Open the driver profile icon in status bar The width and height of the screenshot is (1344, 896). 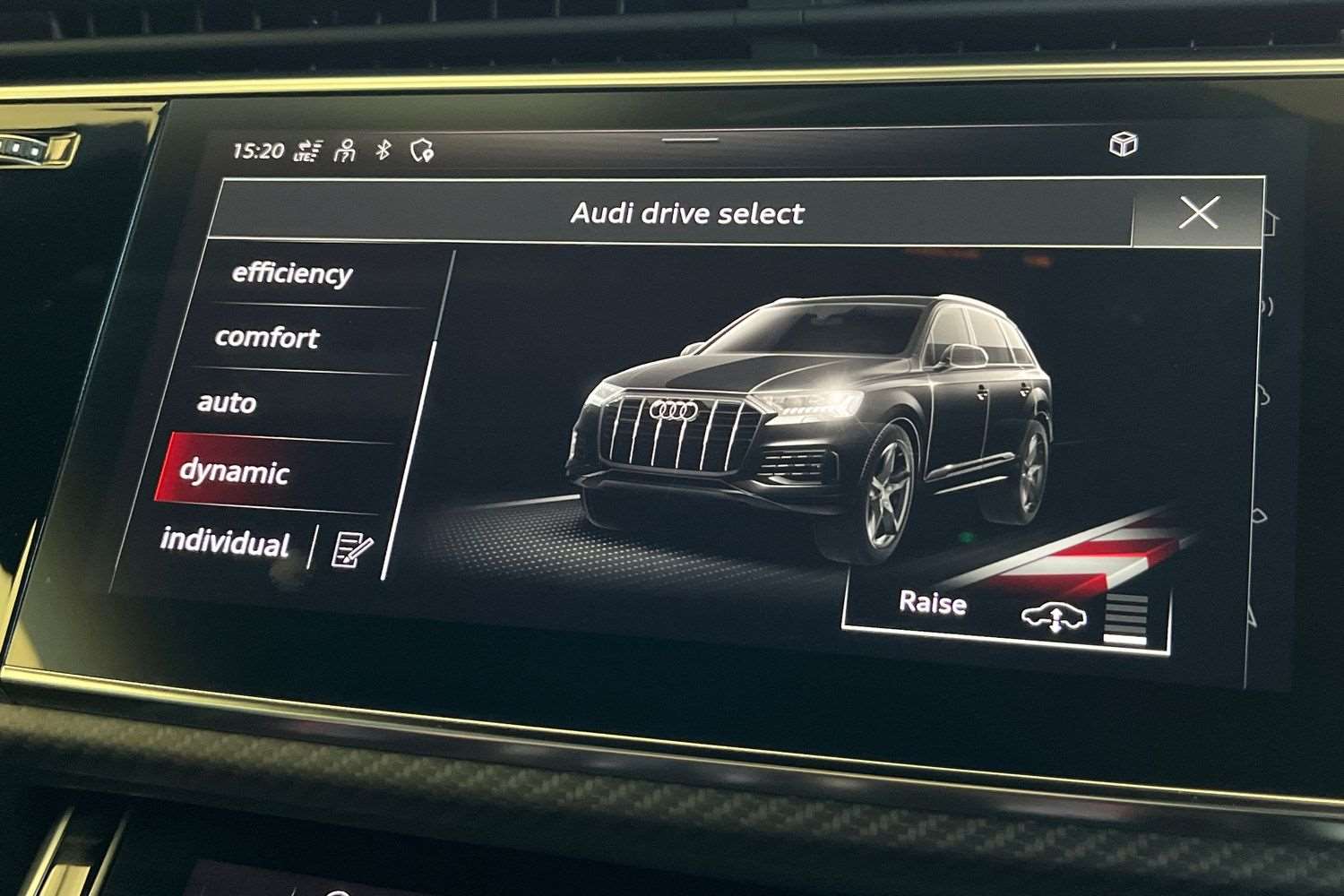coord(344,151)
